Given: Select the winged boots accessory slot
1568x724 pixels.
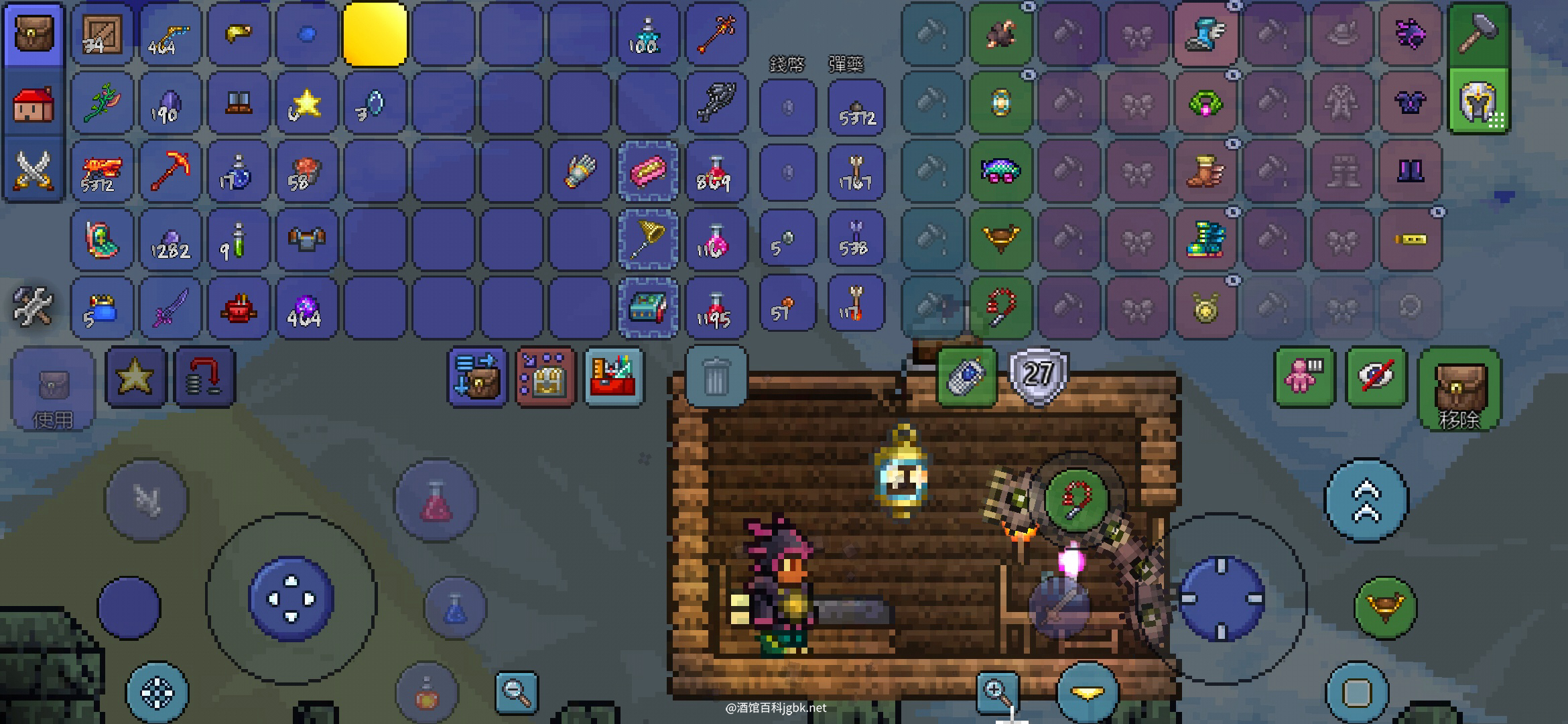Looking at the screenshot, I should coord(1205,35).
